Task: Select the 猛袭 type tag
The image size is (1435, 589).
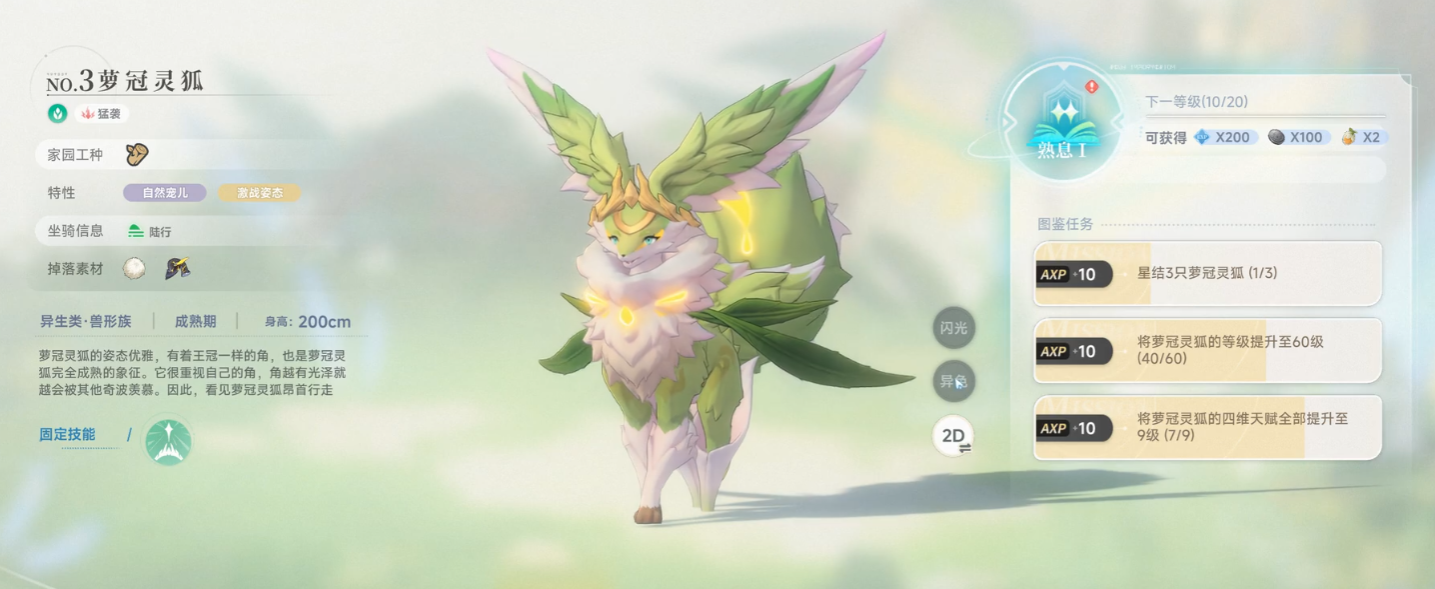Action: click(101, 114)
